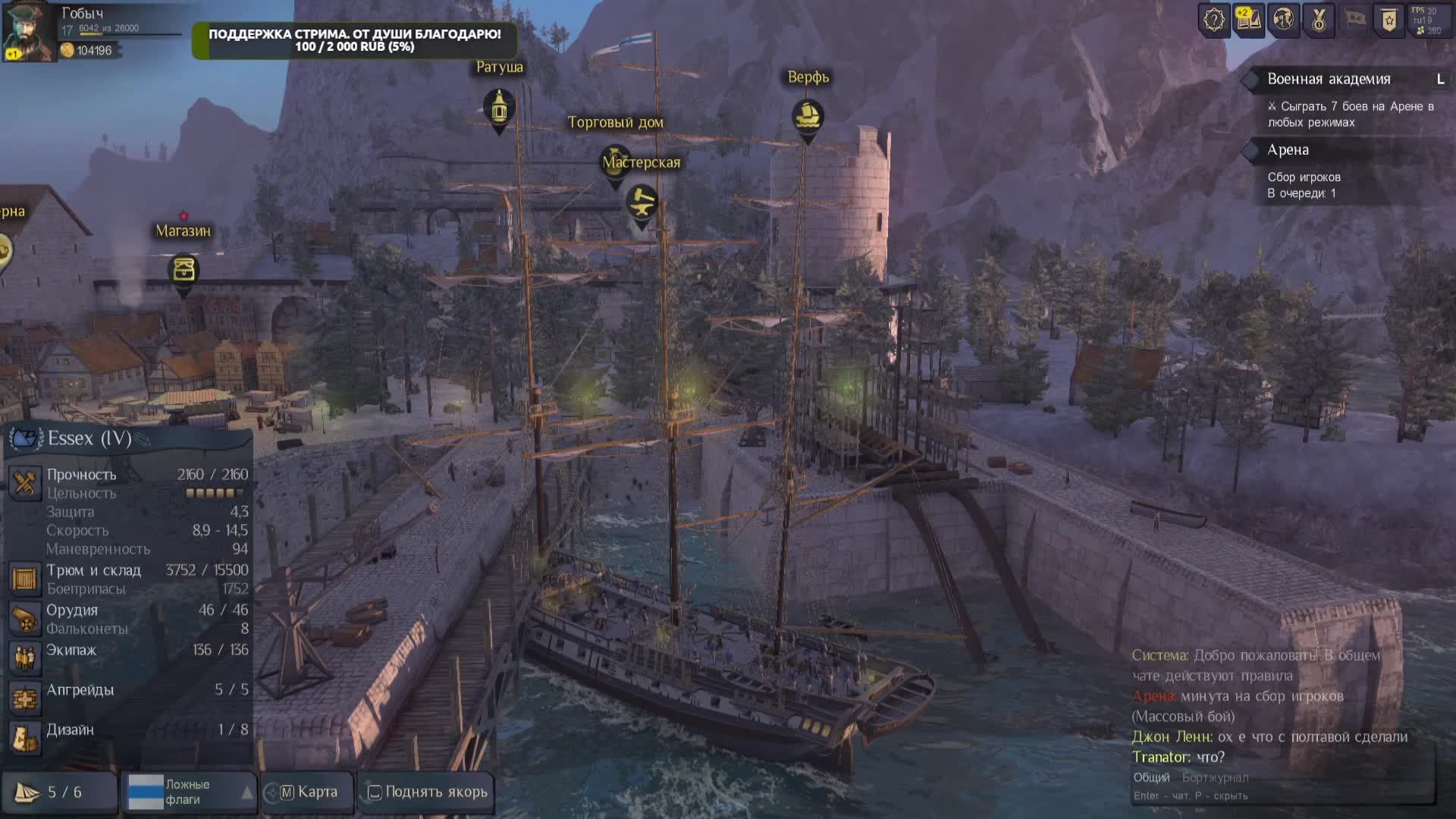This screenshot has height=819, width=1456.
Task: Open the Мастерская workshop marker
Action: [642, 202]
